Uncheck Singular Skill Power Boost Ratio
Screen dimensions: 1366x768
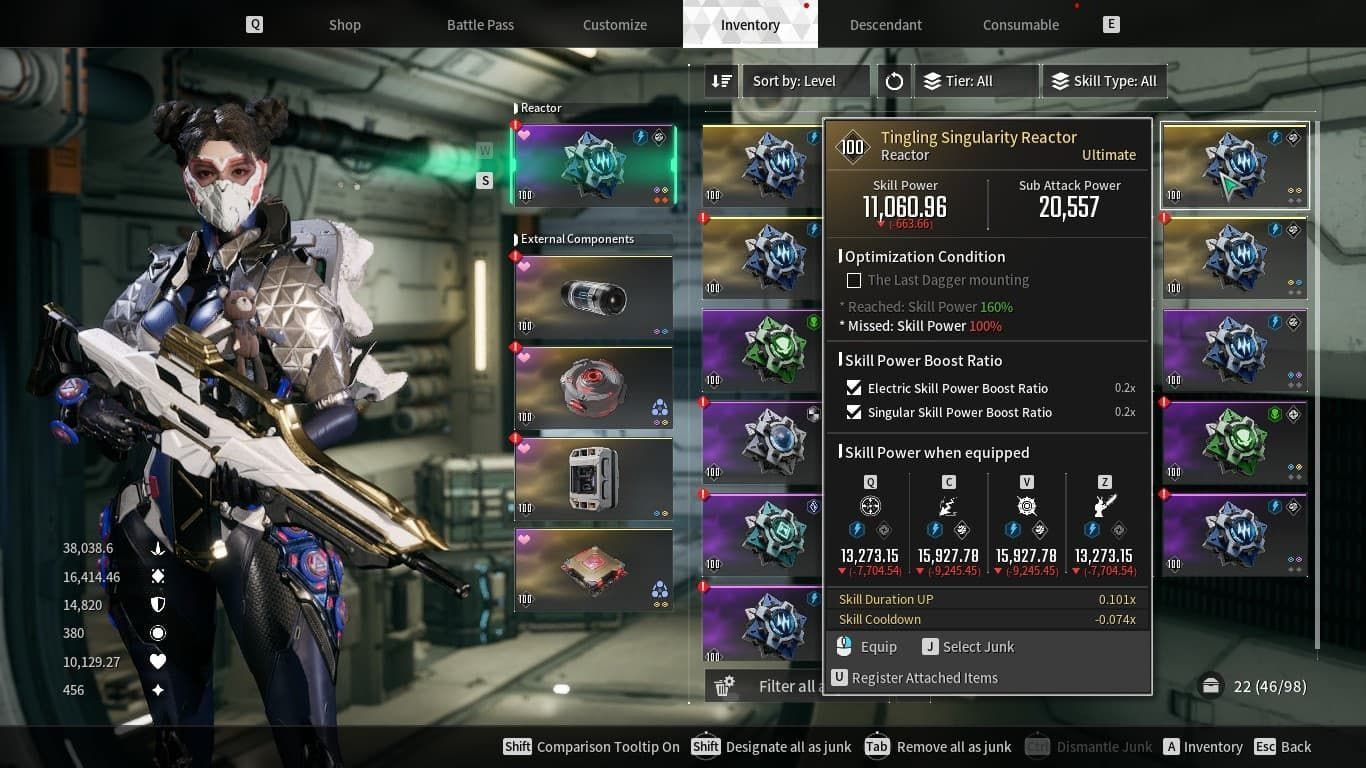(853, 412)
